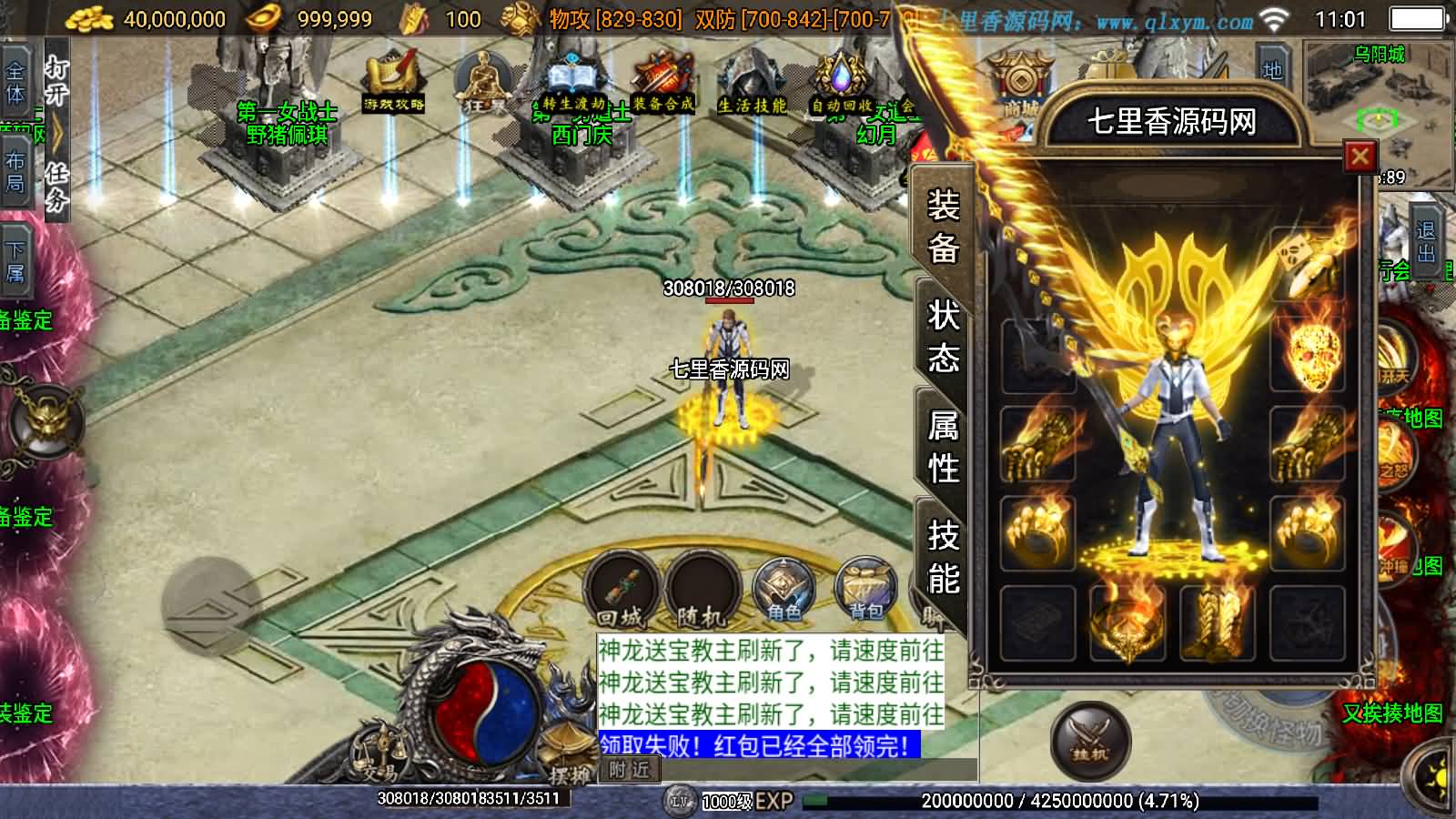Switch to the 状态 status tab
Screen dimensions: 1456x819
[943, 336]
